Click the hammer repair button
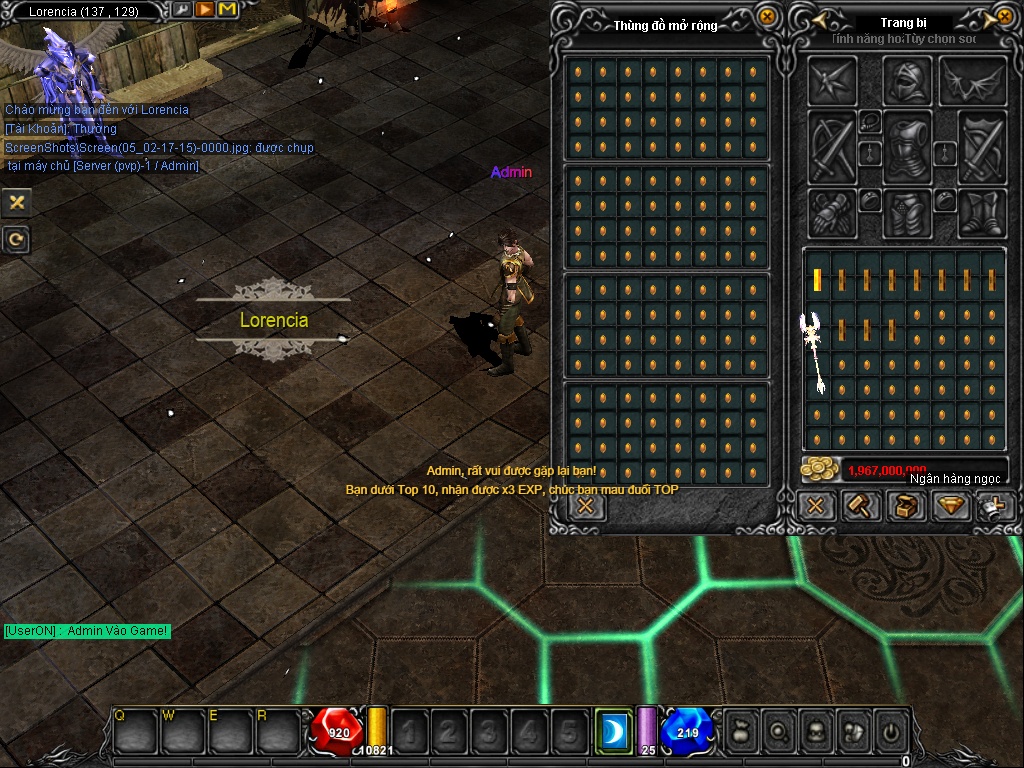This screenshot has width=1024, height=768. coord(860,506)
